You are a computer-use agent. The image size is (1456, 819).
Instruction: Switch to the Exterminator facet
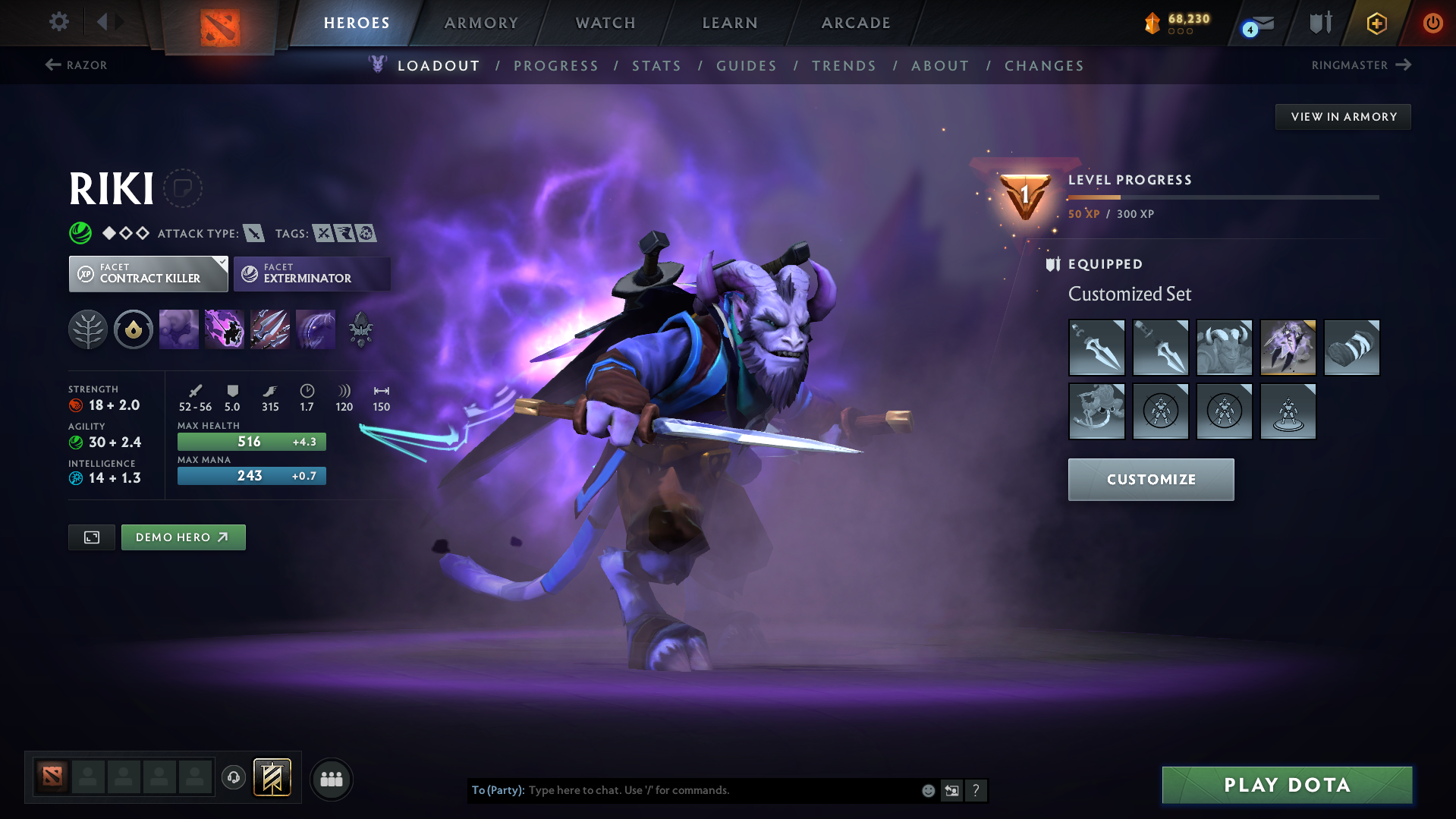click(x=311, y=273)
